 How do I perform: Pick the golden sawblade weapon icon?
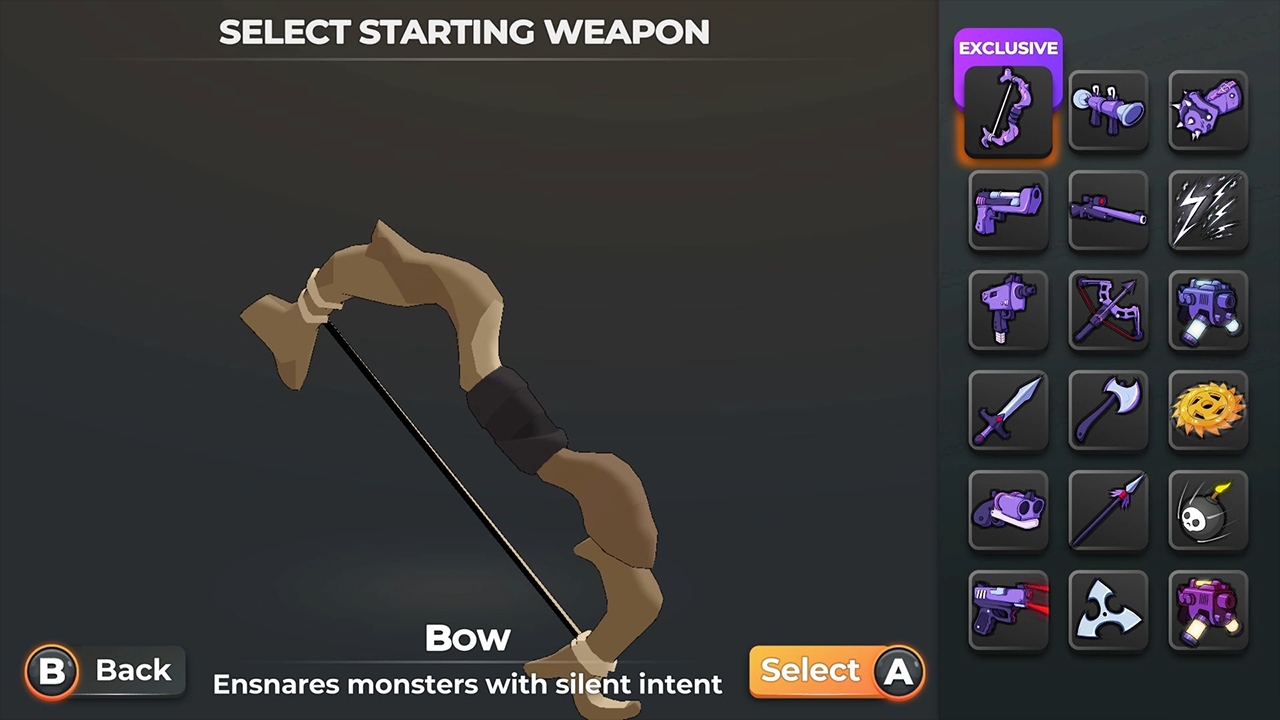tap(1208, 411)
